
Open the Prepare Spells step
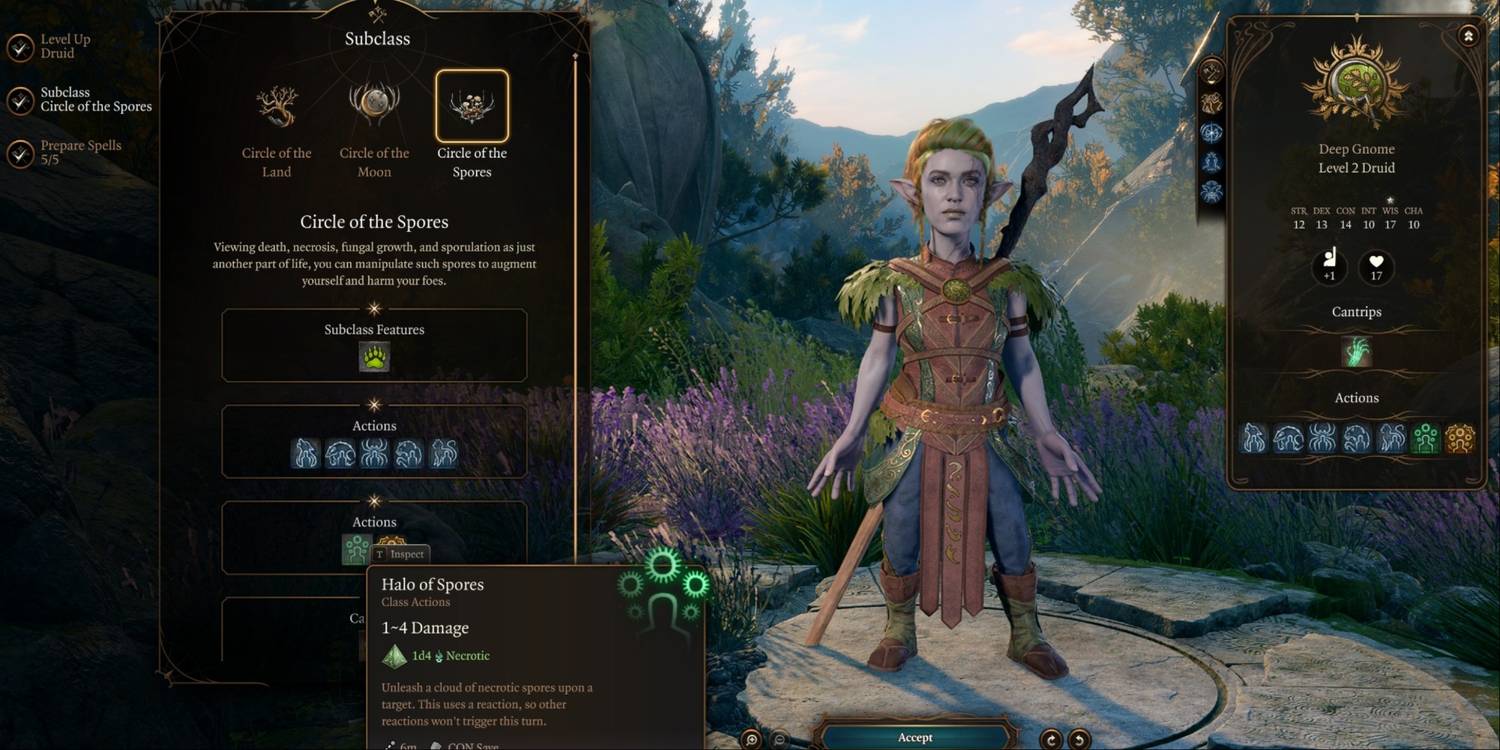[80, 152]
